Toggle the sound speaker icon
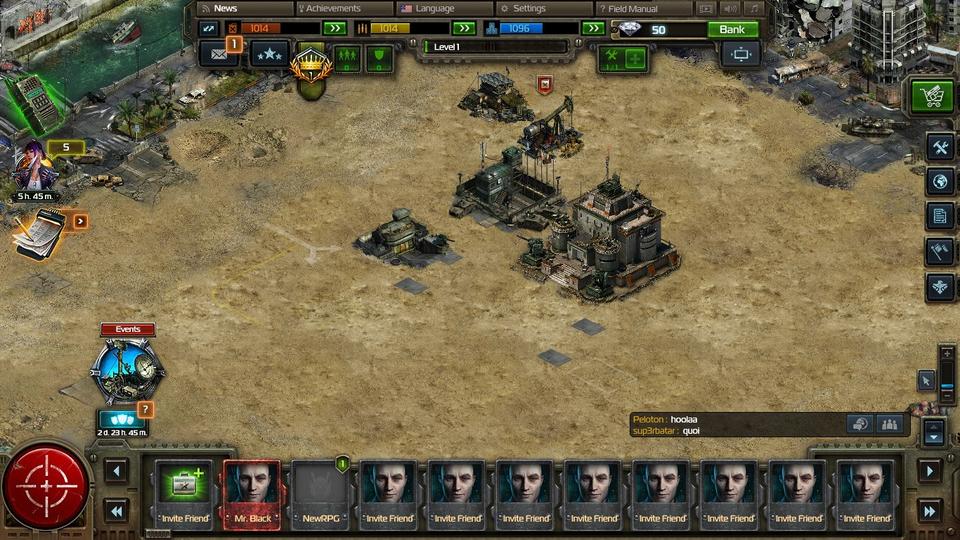 pos(730,8)
